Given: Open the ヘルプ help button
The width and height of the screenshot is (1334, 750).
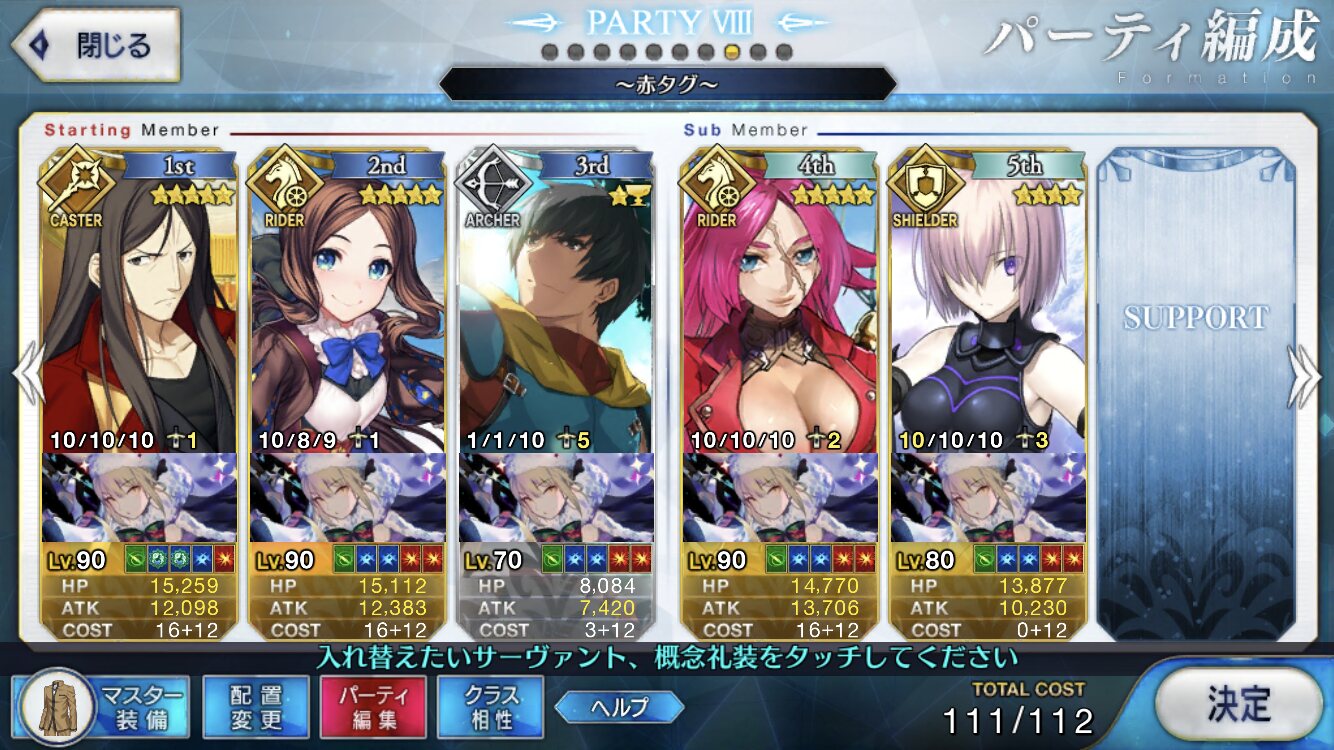Looking at the screenshot, I should (619, 707).
